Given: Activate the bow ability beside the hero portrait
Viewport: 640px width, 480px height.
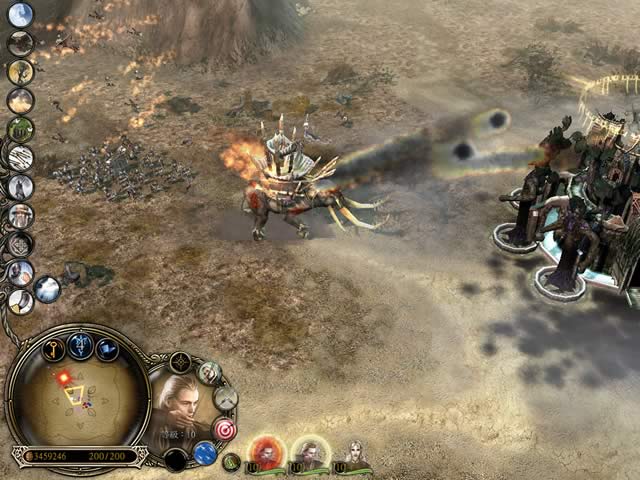Looking at the screenshot, I should 226,398.
